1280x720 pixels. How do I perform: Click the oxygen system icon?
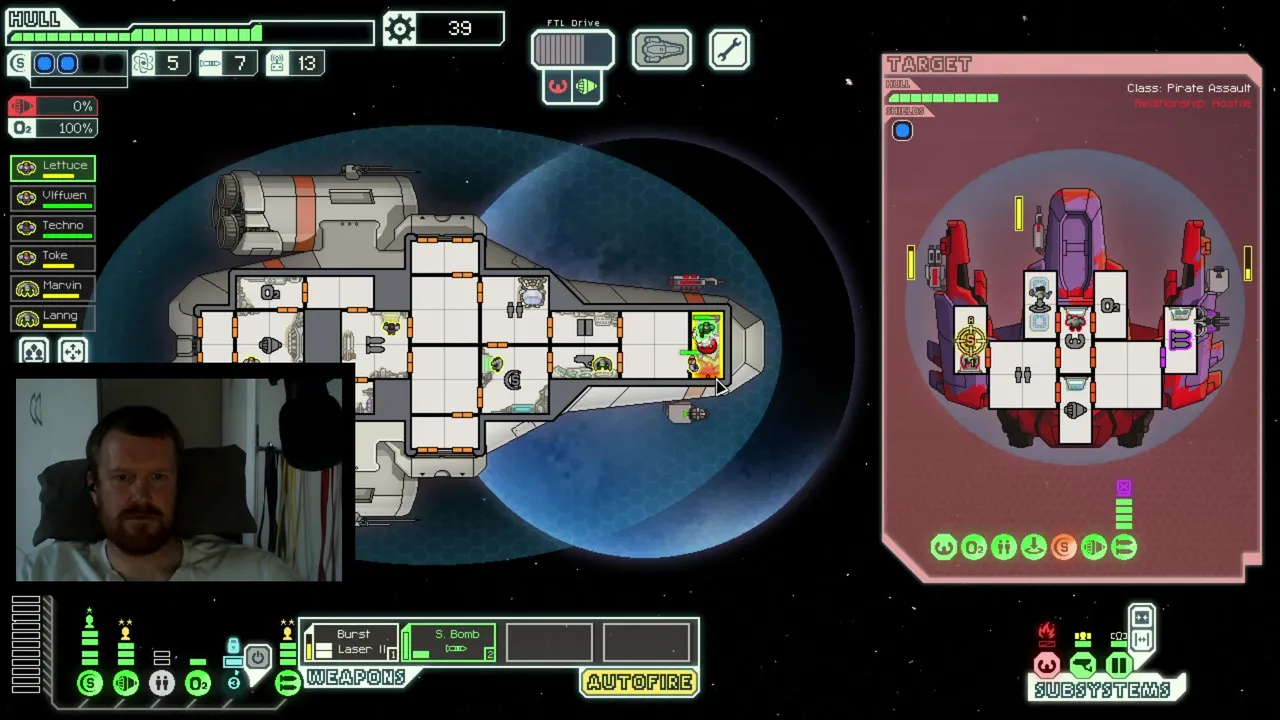[x=198, y=683]
